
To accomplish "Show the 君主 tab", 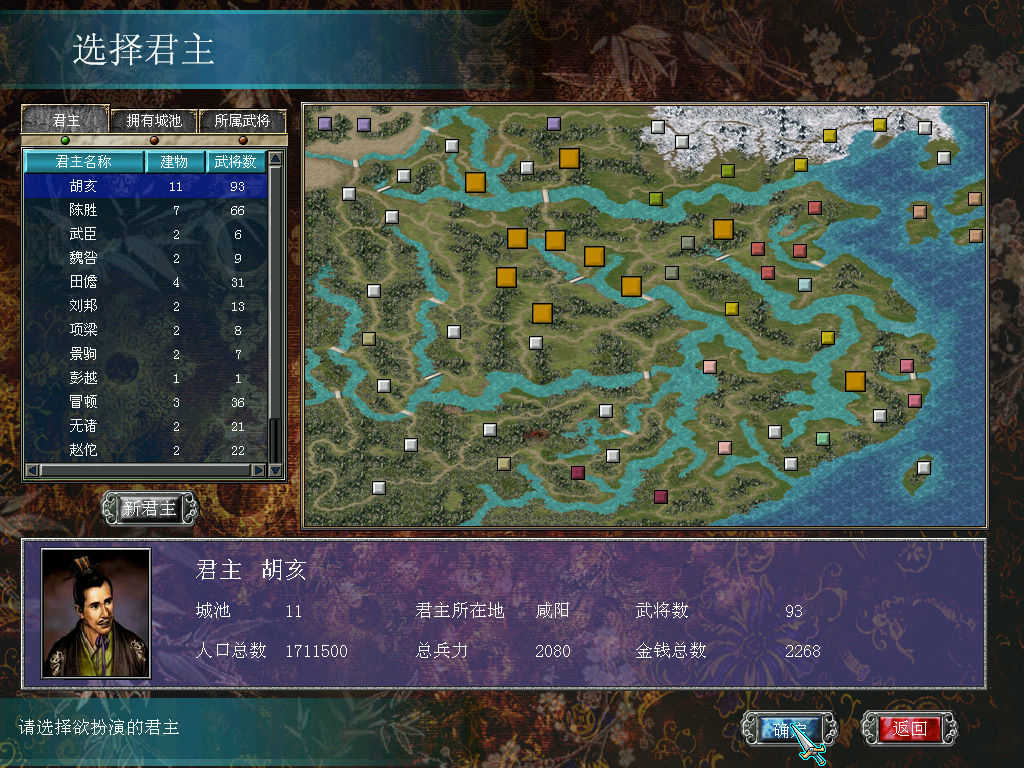I will pyautogui.click(x=66, y=121).
